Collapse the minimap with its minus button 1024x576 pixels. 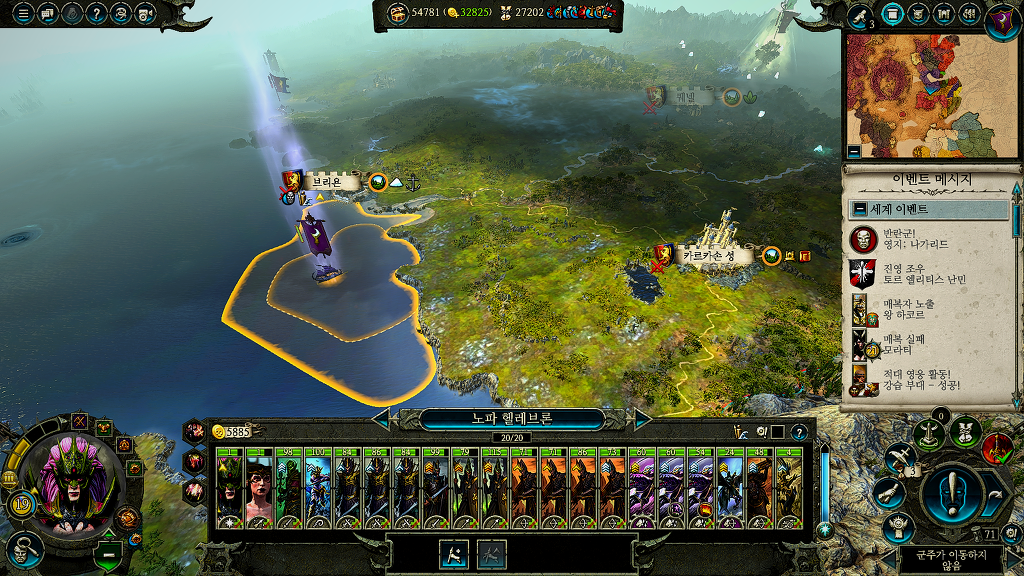pyautogui.click(x=854, y=152)
